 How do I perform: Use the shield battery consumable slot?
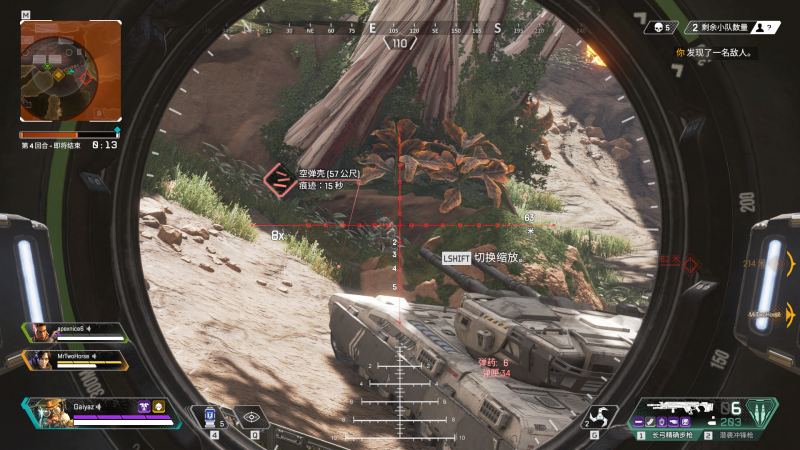point(210,416)
